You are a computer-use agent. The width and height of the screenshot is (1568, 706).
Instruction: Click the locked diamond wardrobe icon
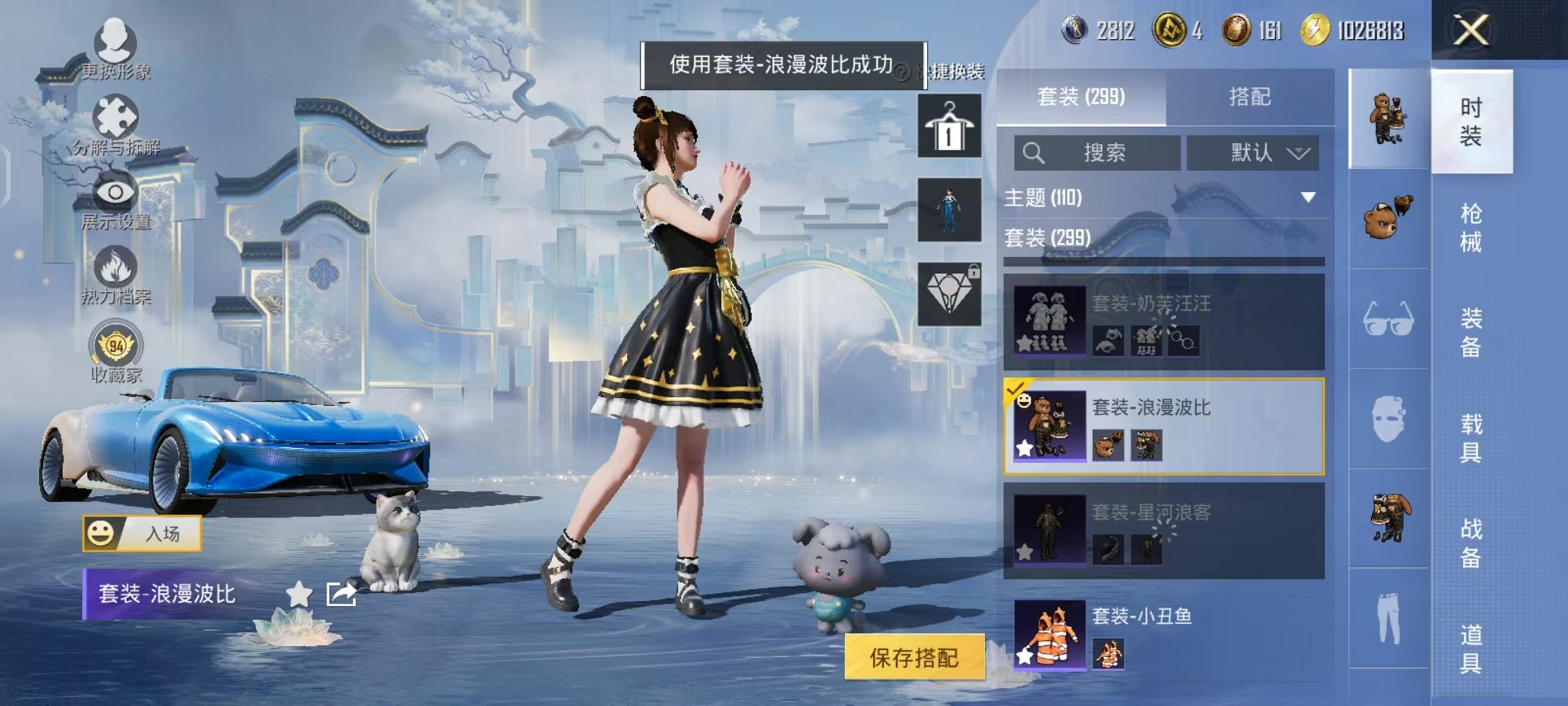(951, 292)
